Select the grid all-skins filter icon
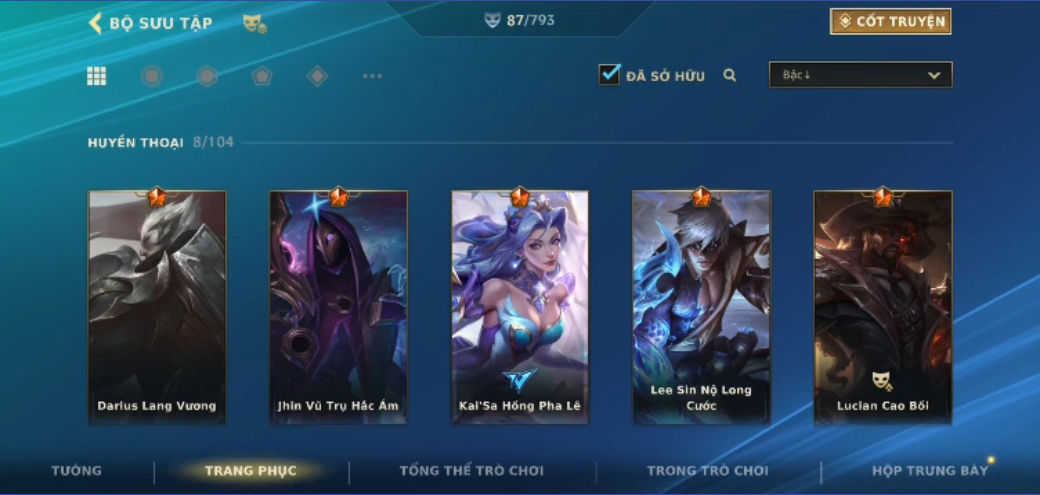The height and width of the screenshot is (495, 1040). [x=97, y=76]
